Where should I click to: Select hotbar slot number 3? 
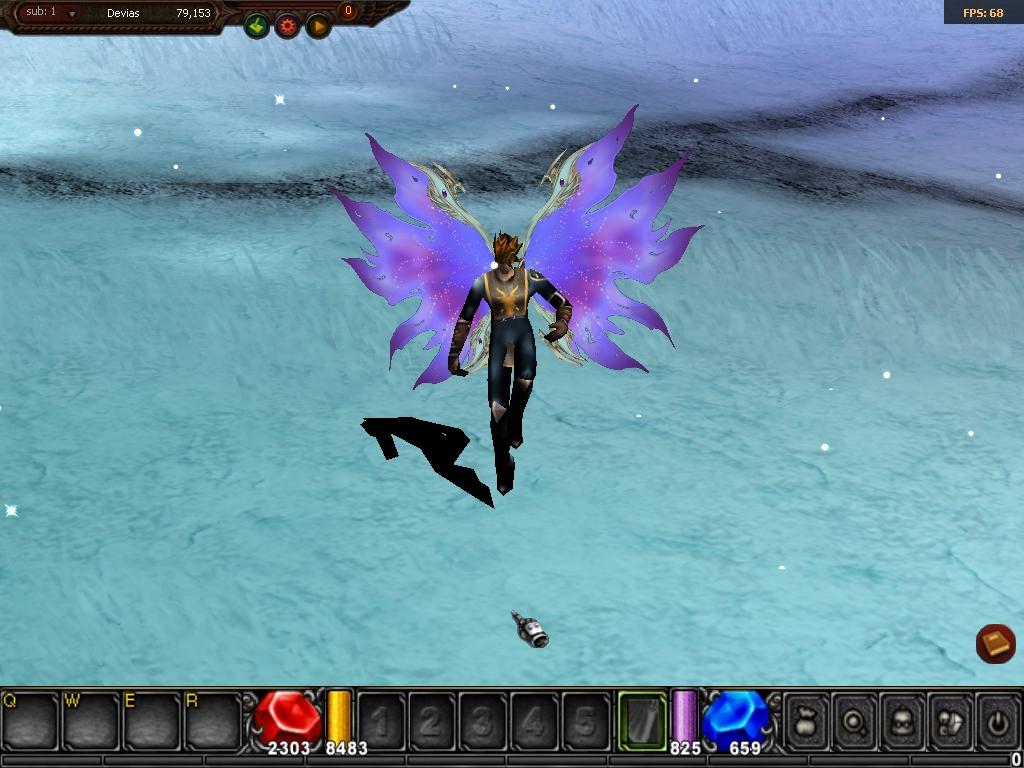coord(483,721)
